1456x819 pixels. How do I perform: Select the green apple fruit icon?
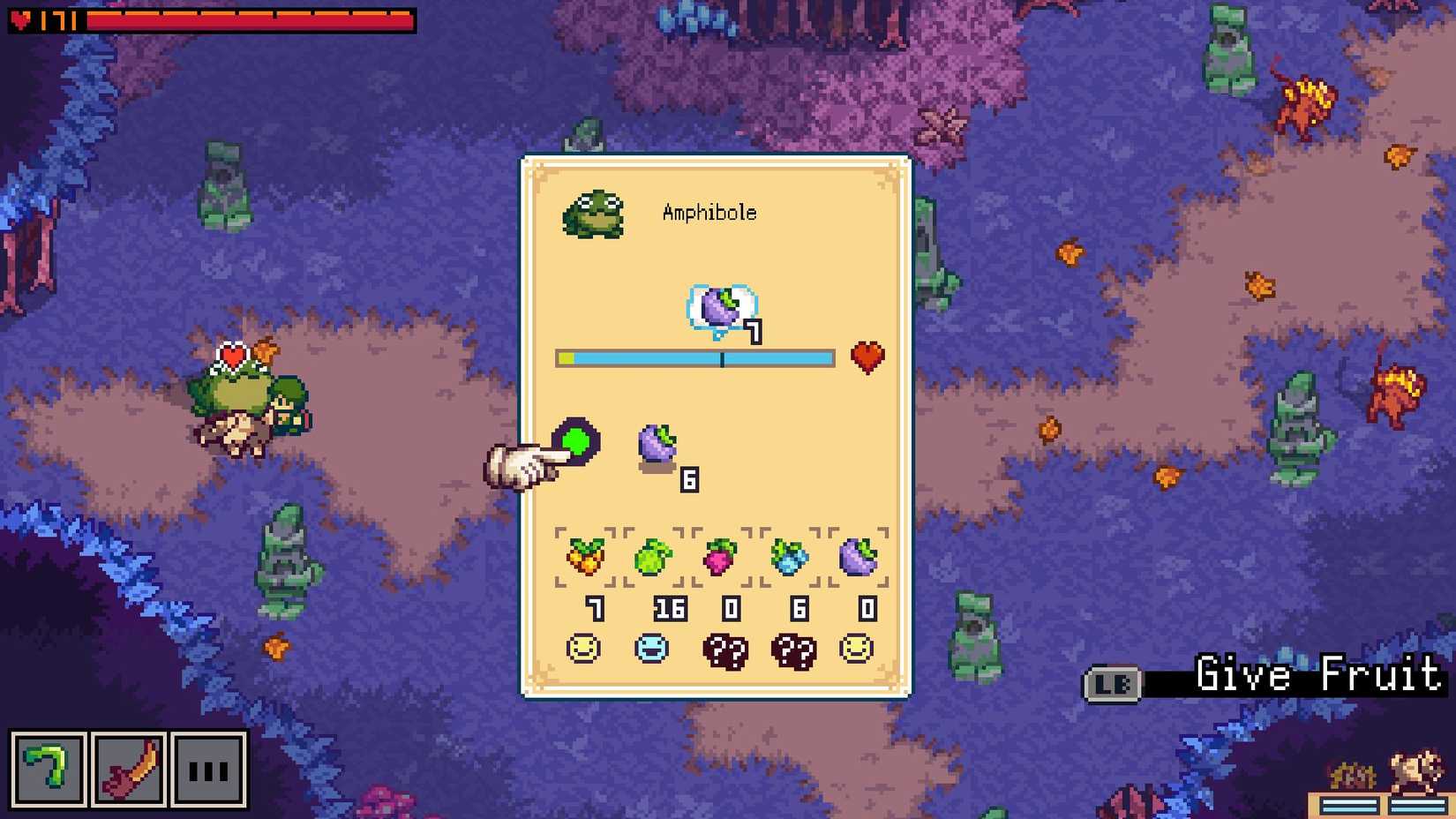click(x=653, y=556)
